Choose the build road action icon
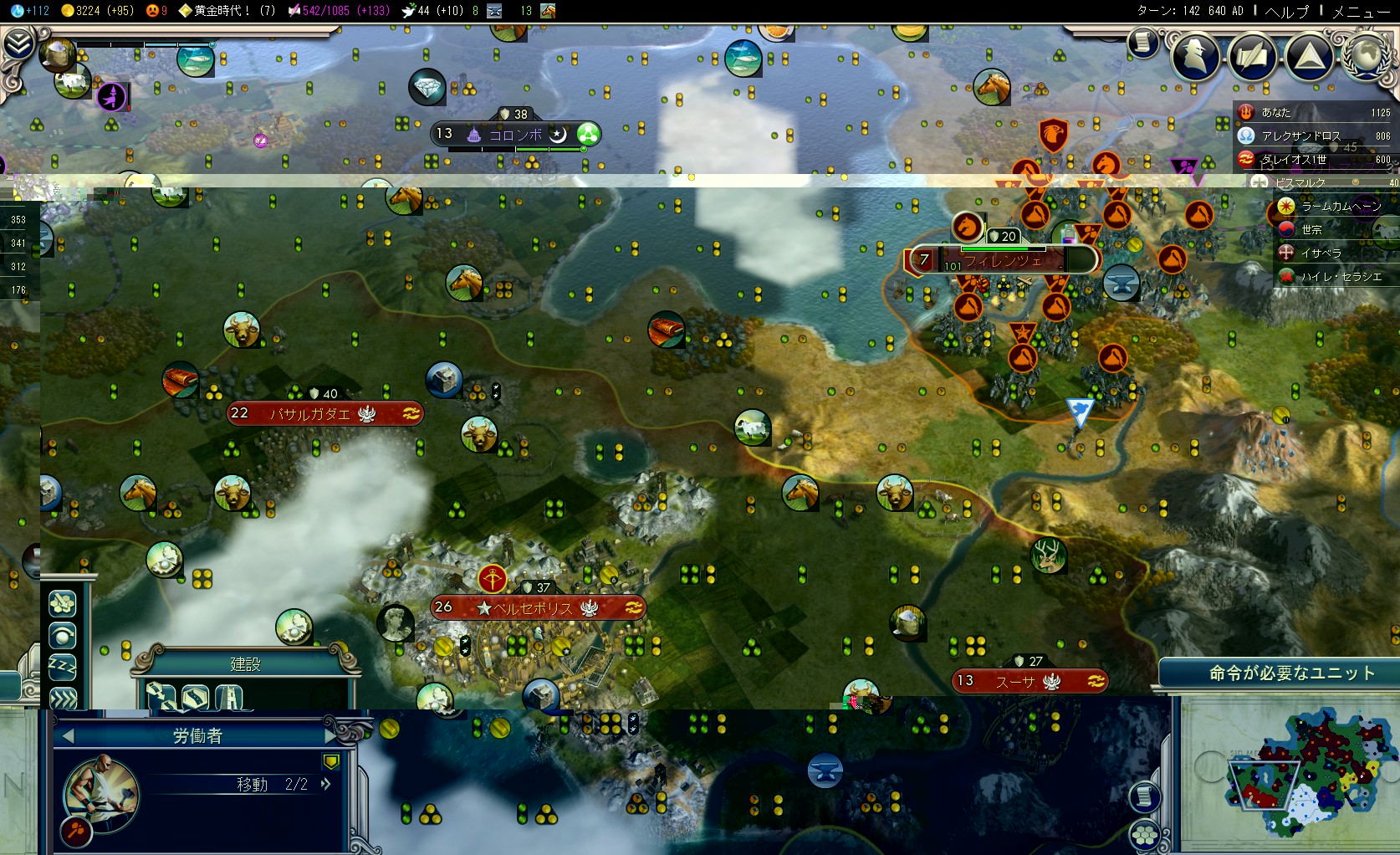The image size is (1400, 855). (195, 696)
